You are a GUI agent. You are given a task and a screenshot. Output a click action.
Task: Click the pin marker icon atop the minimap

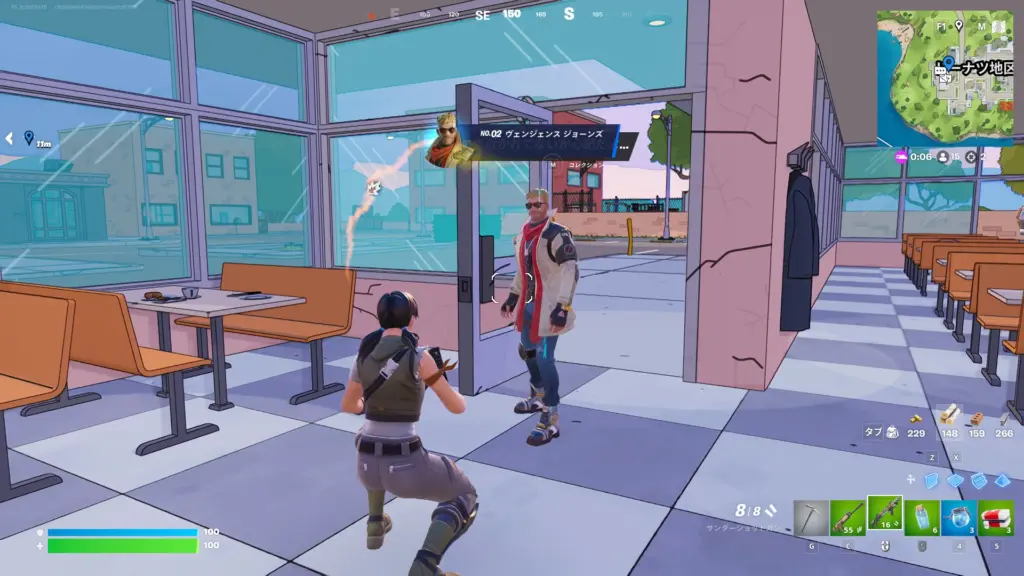click(959, 25)
